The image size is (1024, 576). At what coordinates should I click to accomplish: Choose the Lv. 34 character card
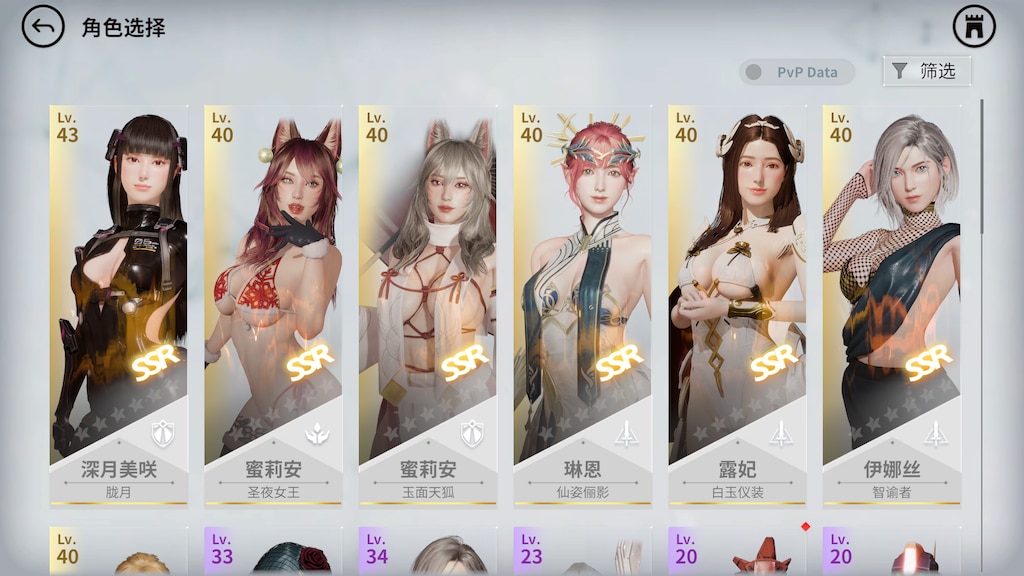coord(427,551)
